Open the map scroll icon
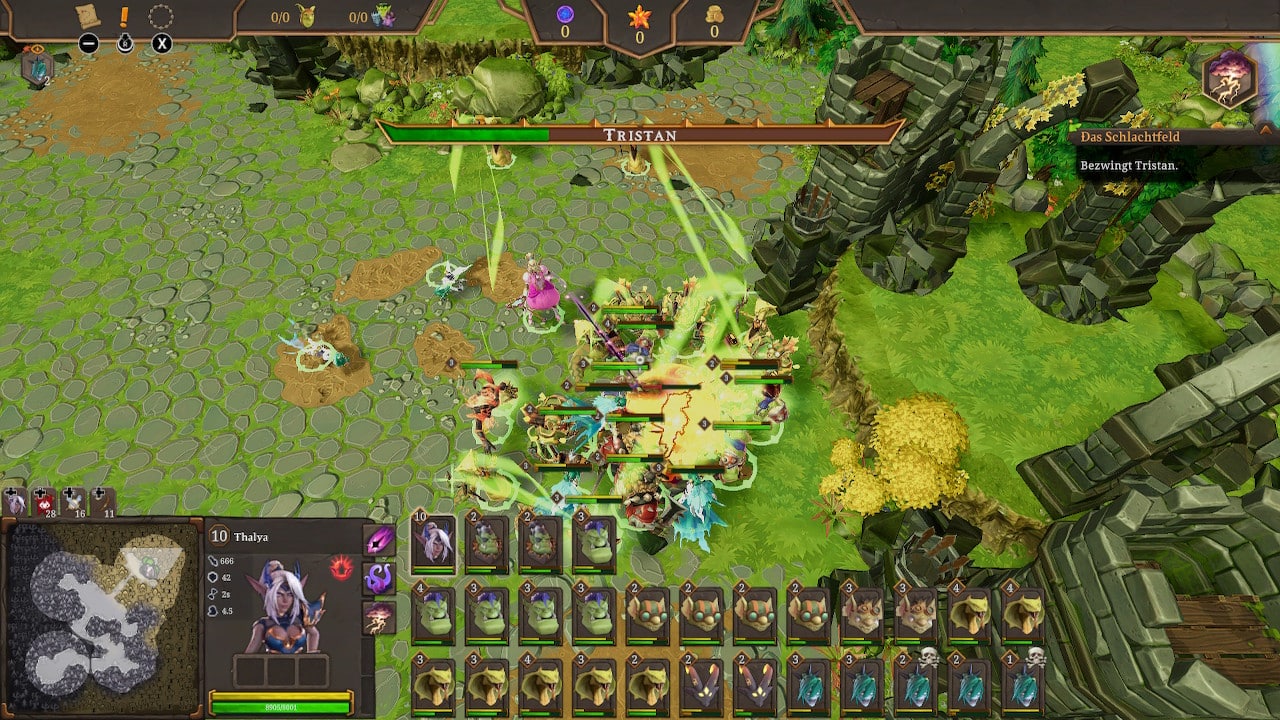The image size is (1280, 720). pos(88,17)
